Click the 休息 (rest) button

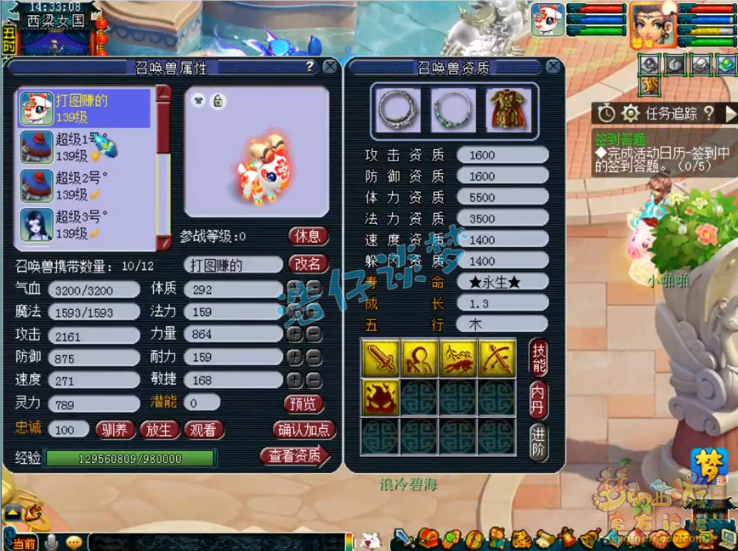(x=308, y=237)
